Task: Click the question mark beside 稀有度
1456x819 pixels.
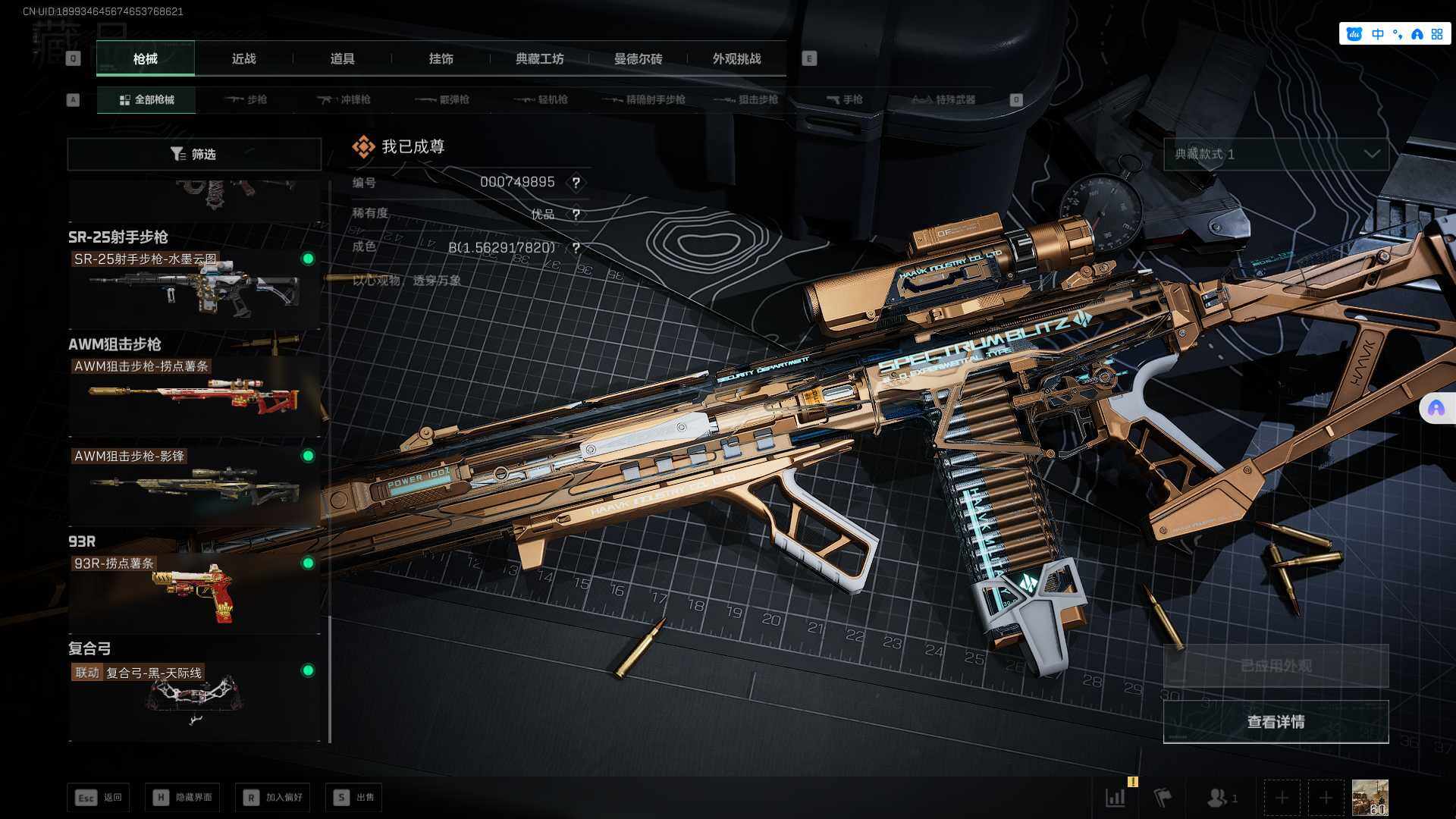Action: (576, 215)
